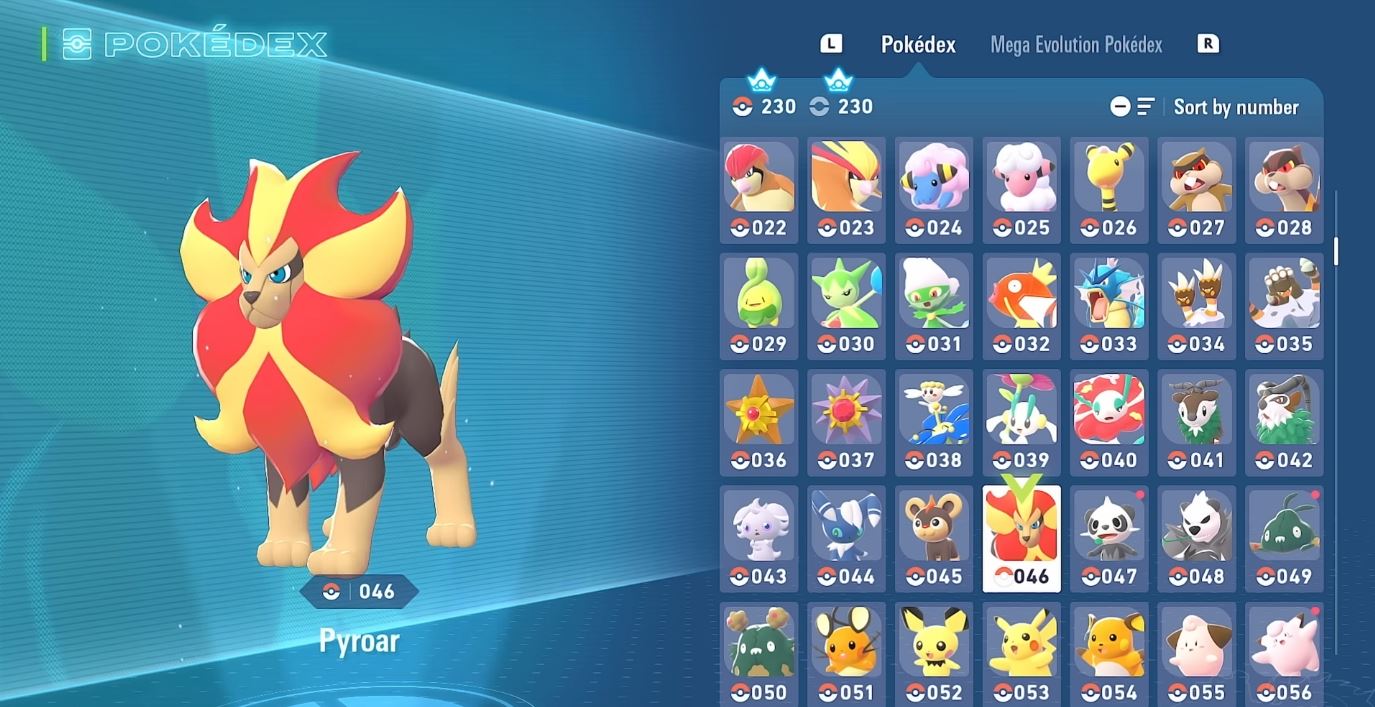The image size is (1375, 707).
Task: Select Staryu entry number 036
Action: point(759,422)
